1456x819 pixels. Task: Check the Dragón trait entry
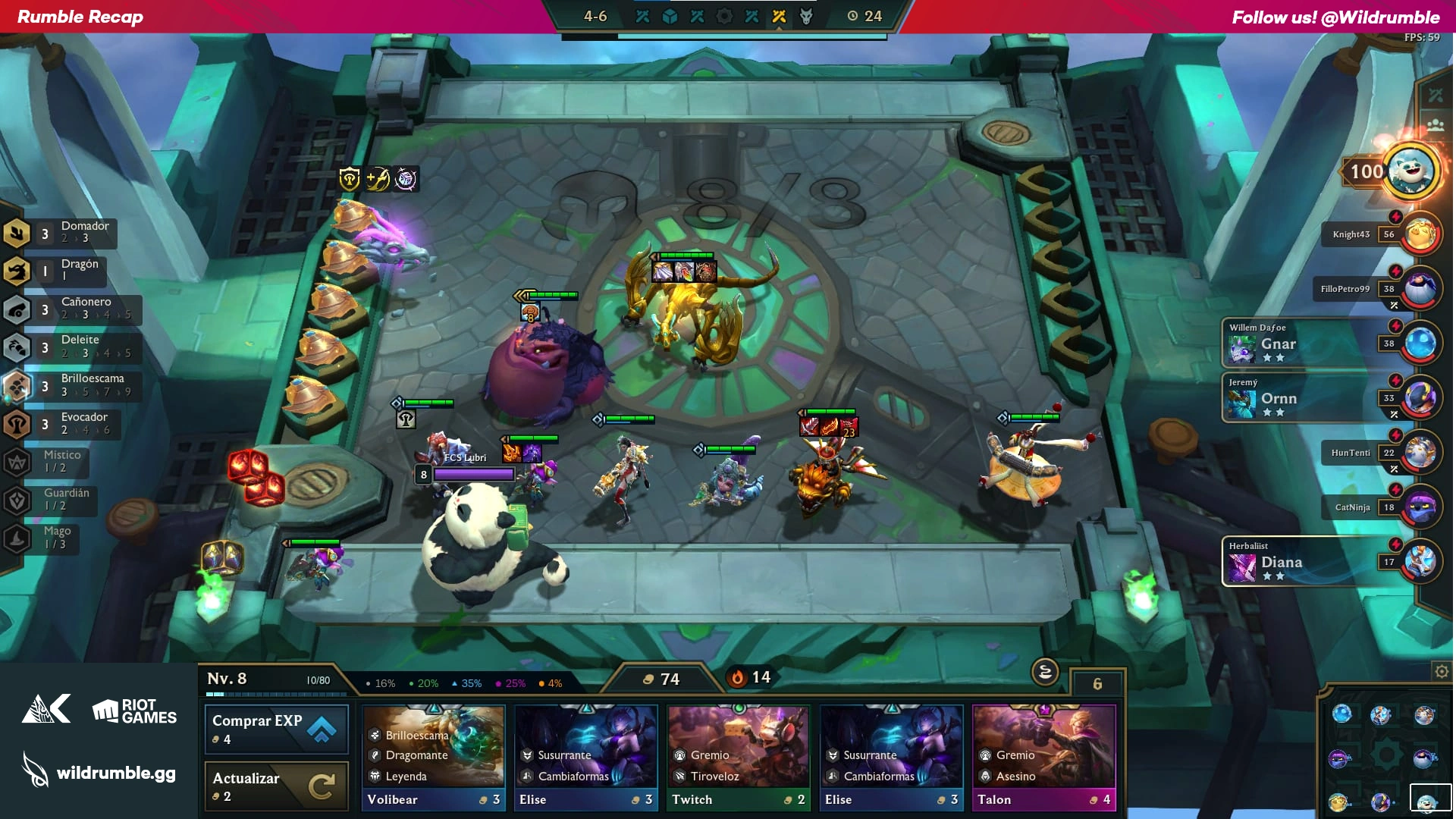tap(57, 270)
